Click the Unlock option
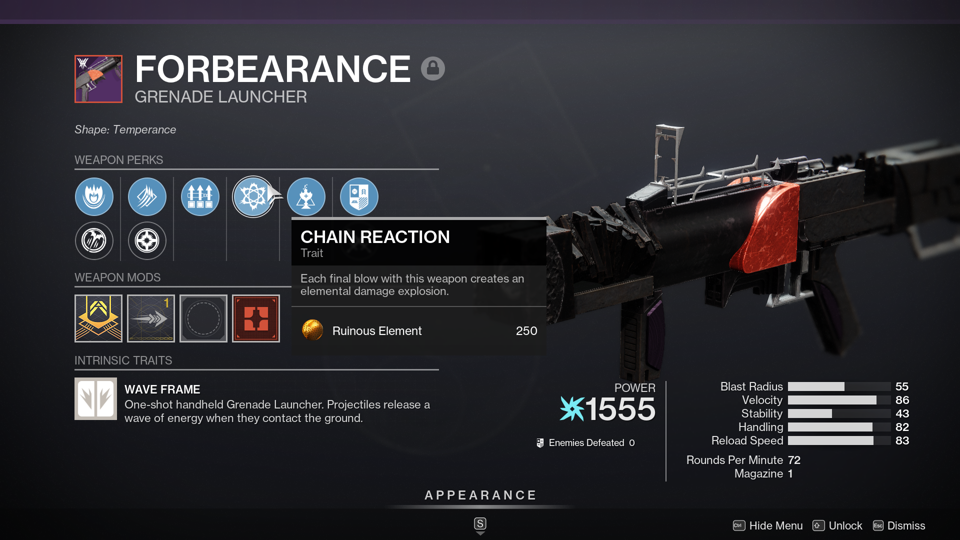This screenshot has width=960, height=540. tap(837, 525)
